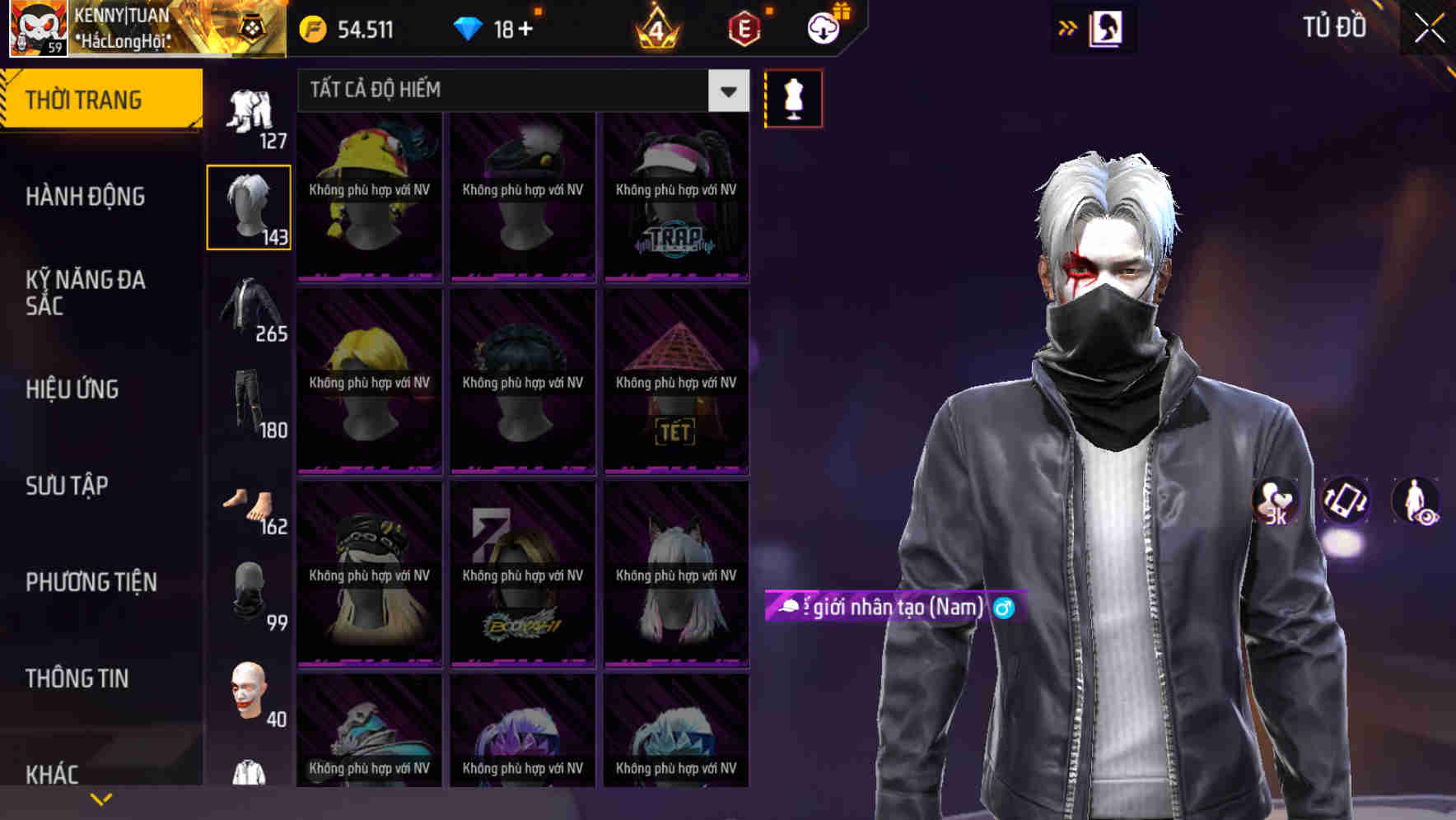The height and width of the screenshot is (820, 1456).
Task: Click the mannequin icon next to rarity filter
Action: [x=793, y=97]
